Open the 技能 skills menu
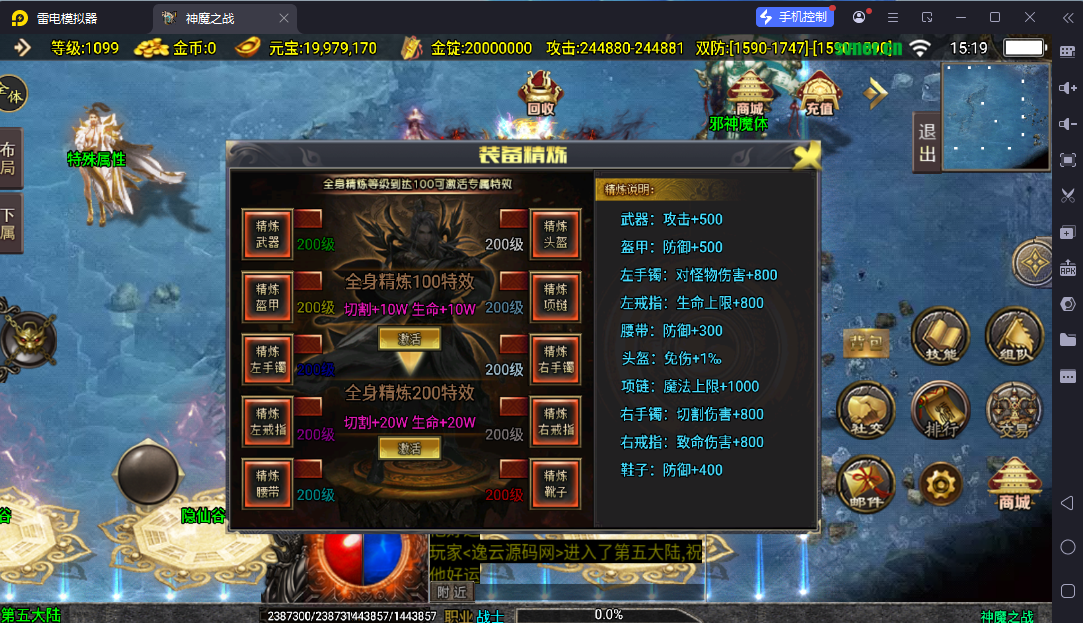Image resolution: width=1083 pixels, height=623 pixels. pos(936,335)
